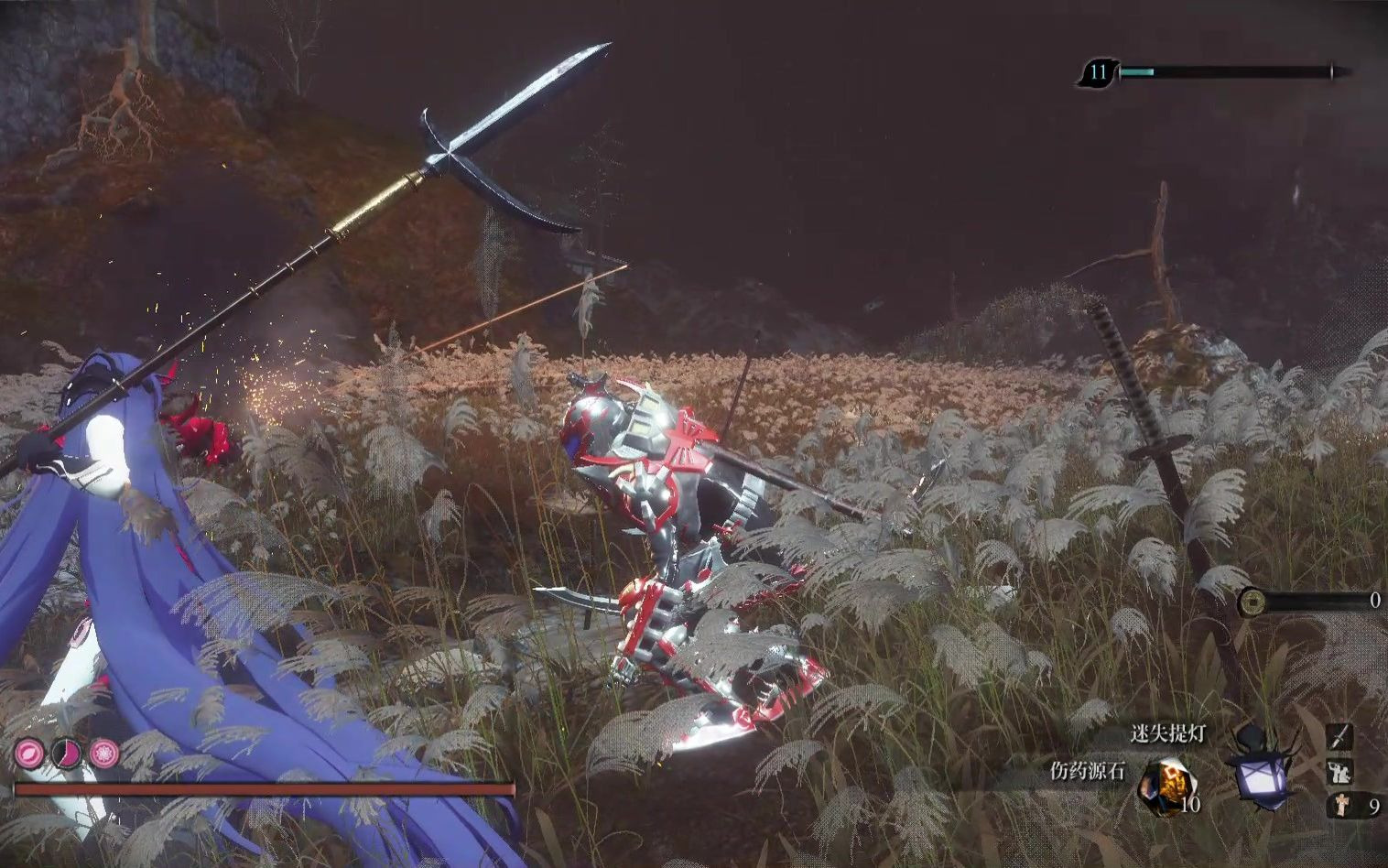This screenshot has width=1388, height=868.
Task: Click the pink sakura flower resurrection node
Action: pyautogui.click(x=104, y=754)
